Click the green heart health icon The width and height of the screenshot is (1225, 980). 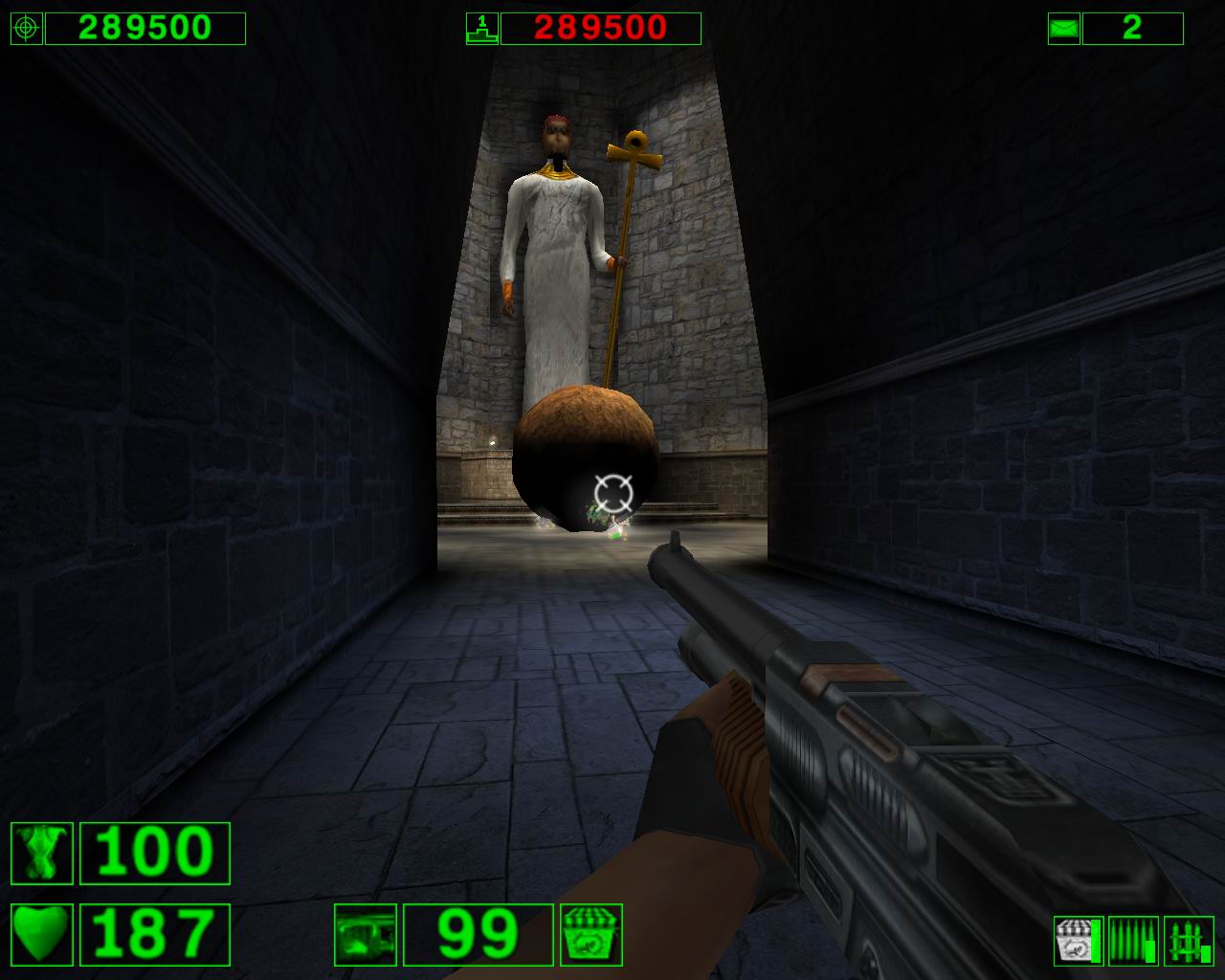click(x=42, y=935)
